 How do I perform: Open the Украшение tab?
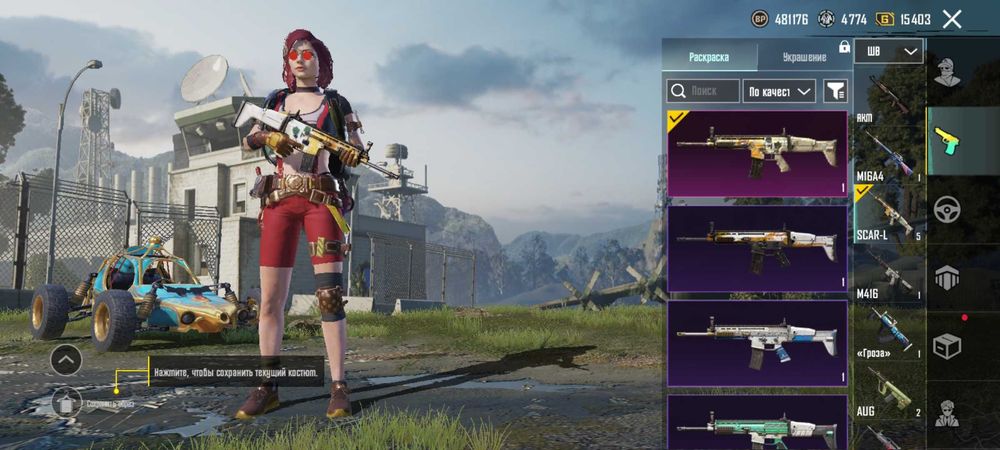[x=802, y=57]
